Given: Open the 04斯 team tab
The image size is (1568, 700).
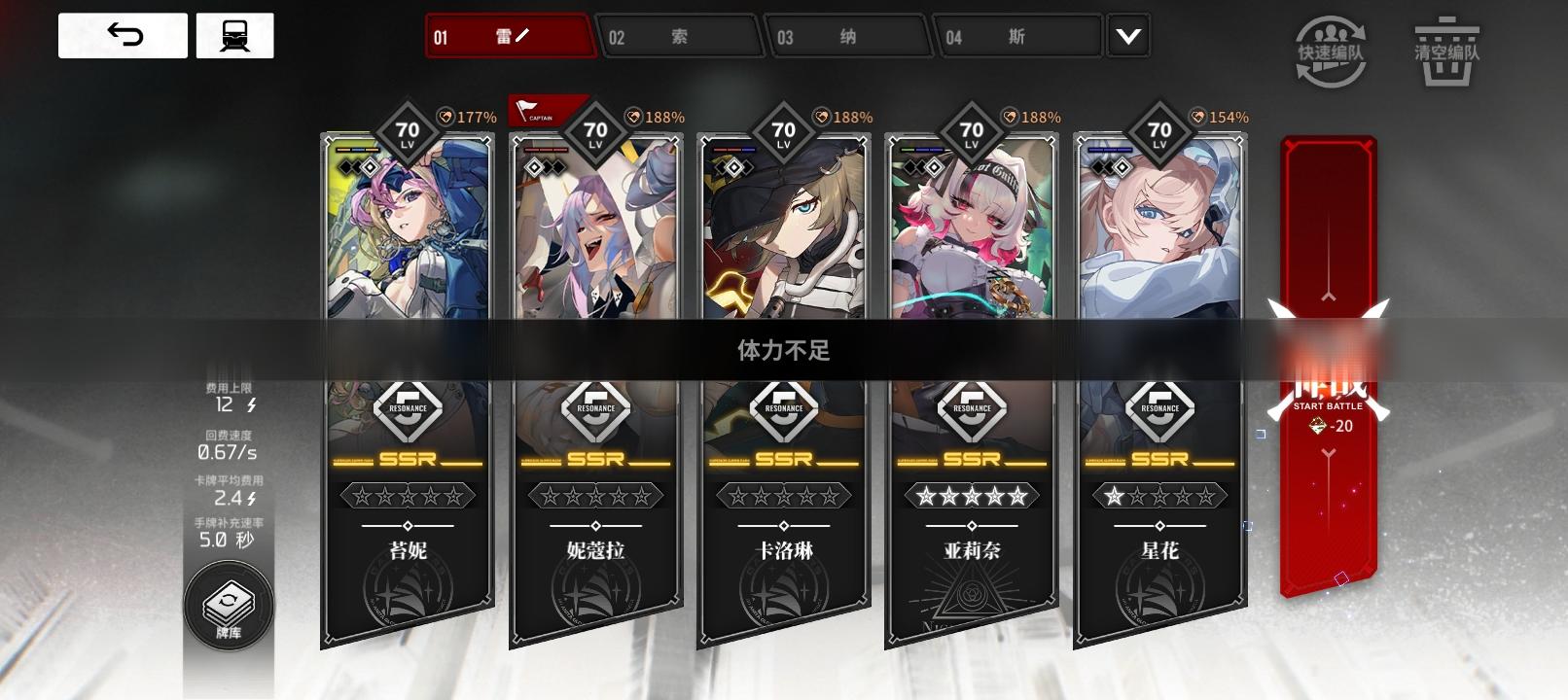Looking at the screenshot, I should [1017, 36].
